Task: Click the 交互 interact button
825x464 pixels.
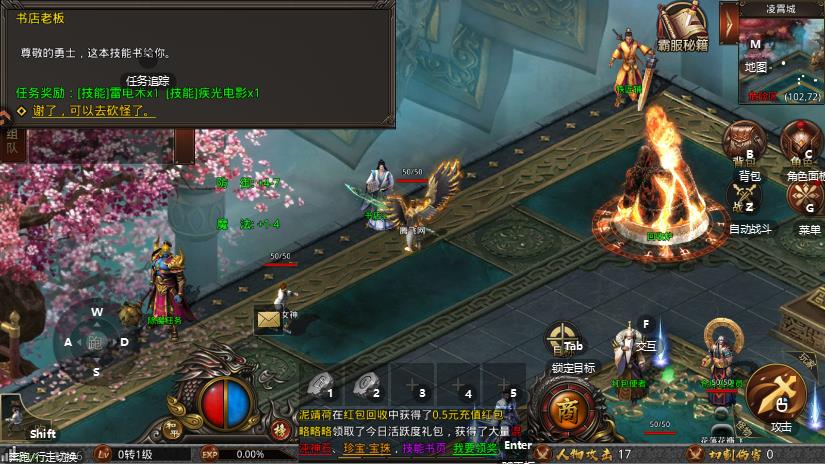Action: [x=645, y=331]
